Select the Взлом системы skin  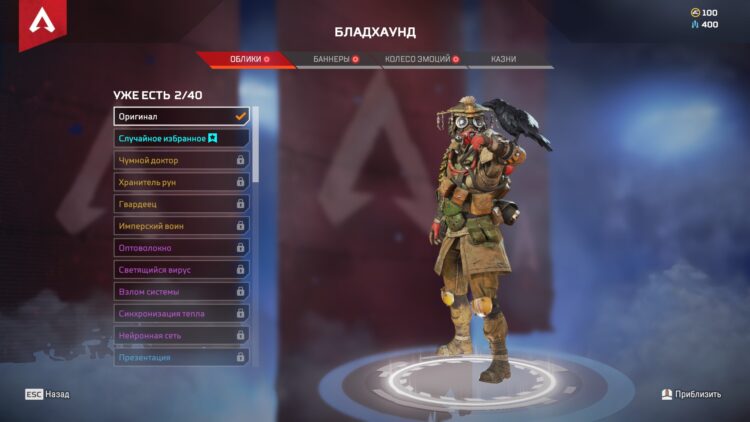coord(181,292)
